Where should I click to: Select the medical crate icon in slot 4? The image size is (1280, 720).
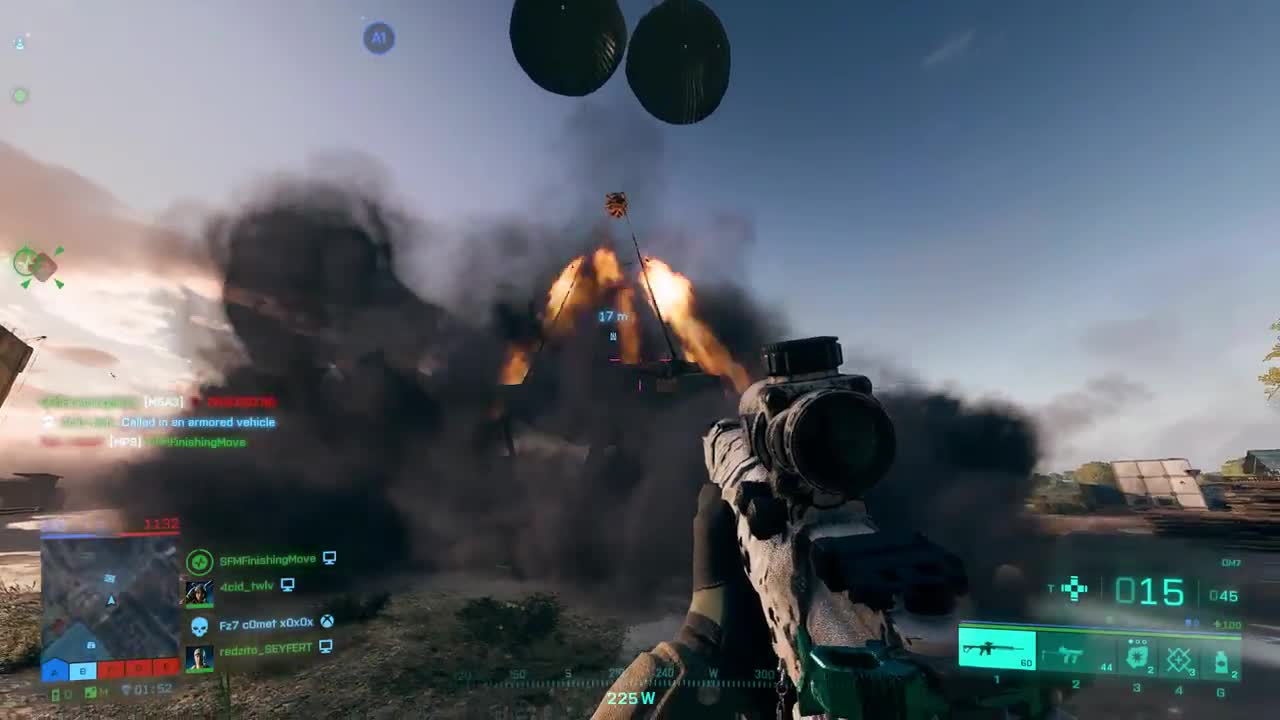(x=1178, y=658)
